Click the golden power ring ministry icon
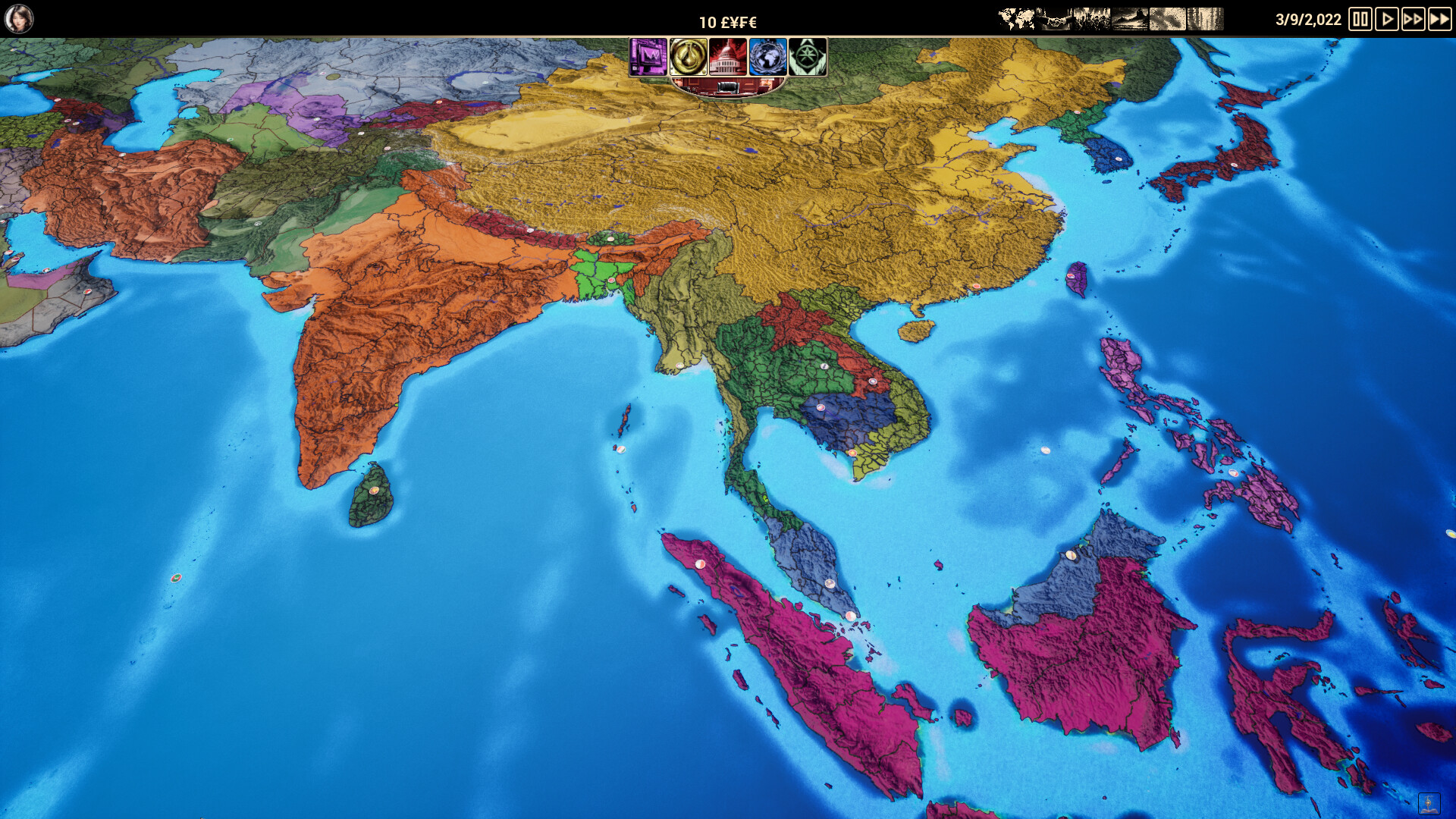The width and height of the screenshot is (1456, 819). (x=689, y=57)
